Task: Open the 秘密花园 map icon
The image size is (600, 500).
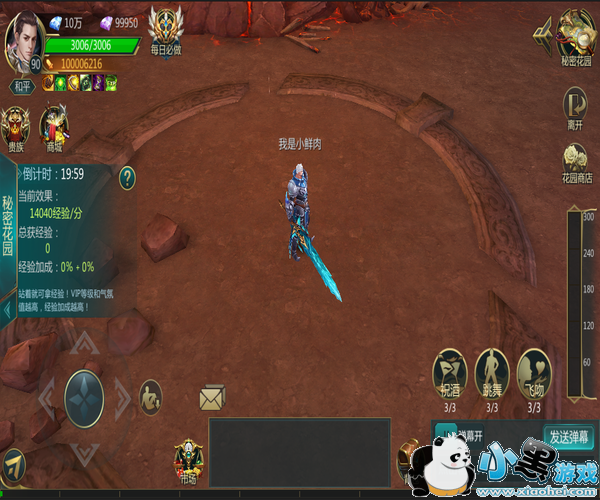Action: pyautogui.click(x=574, y=34)
